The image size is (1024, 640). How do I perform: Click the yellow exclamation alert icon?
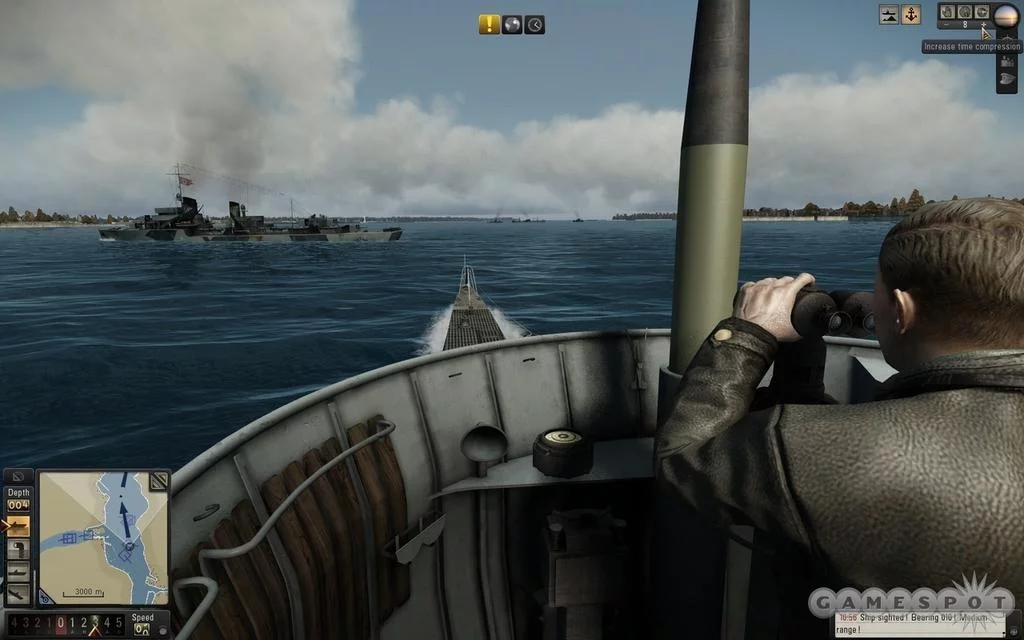(x=488, y=25)
